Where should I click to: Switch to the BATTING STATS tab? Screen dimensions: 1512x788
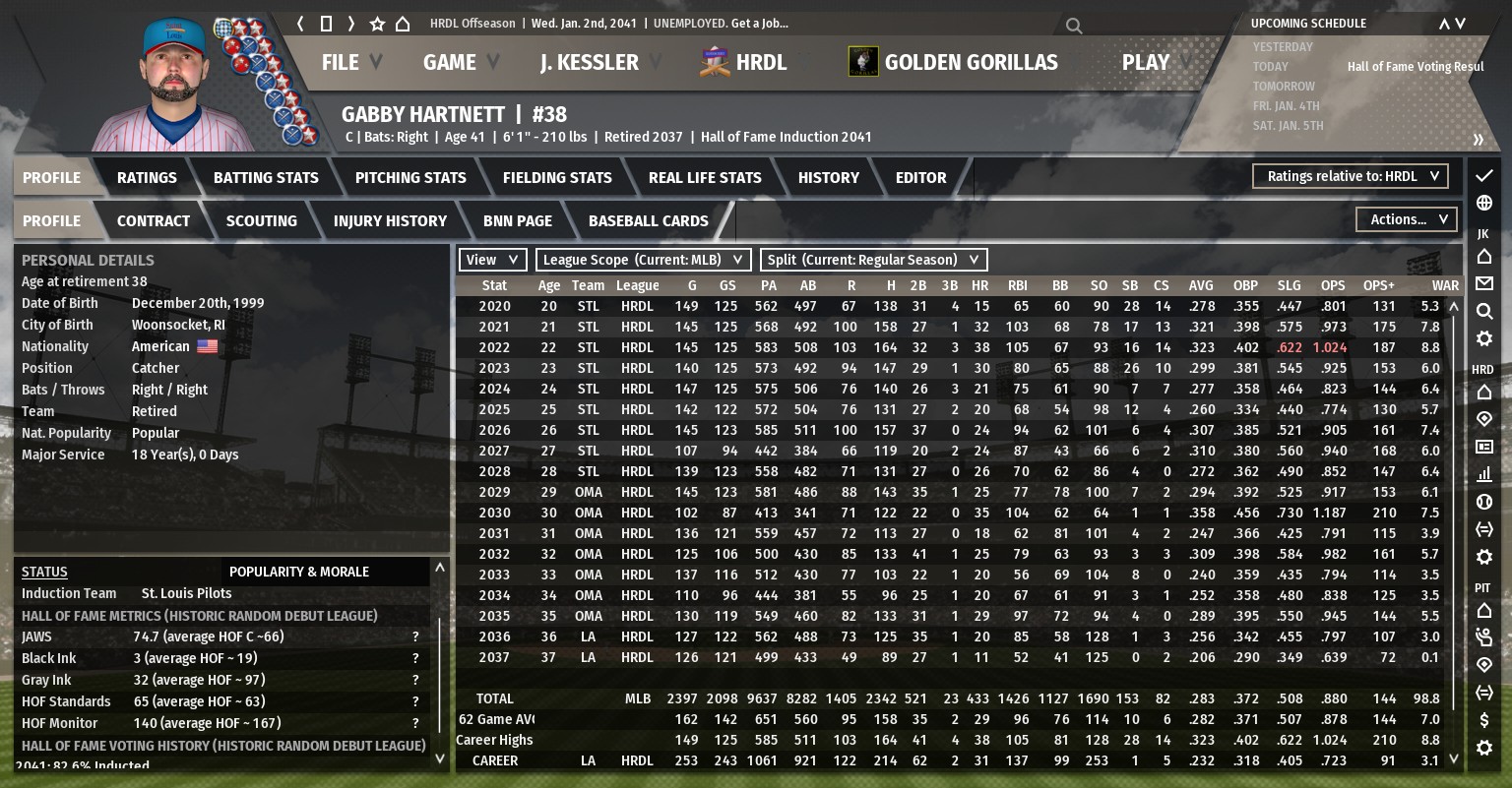[x=266, y=177]
